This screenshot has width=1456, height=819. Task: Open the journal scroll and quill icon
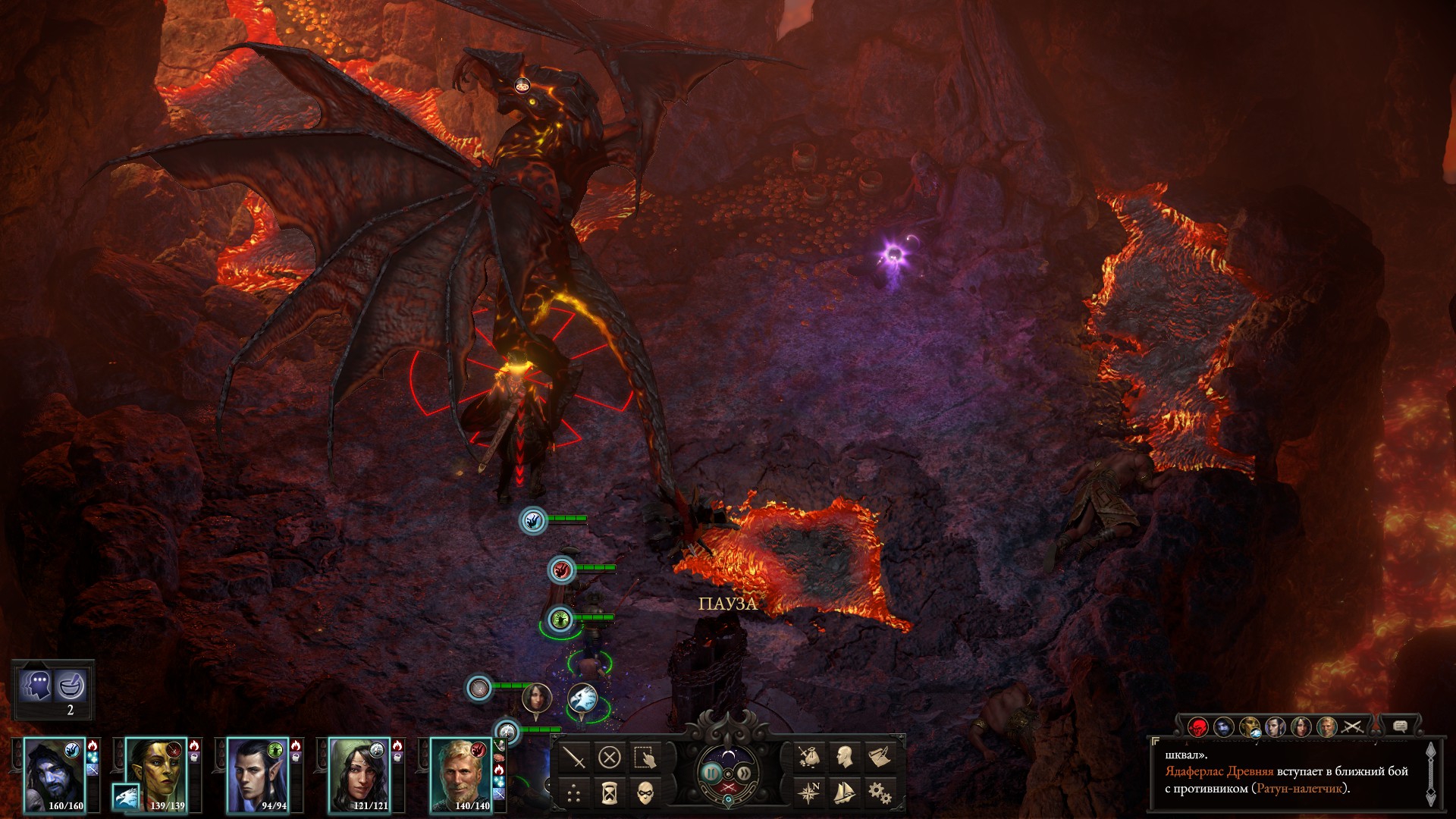(x=879, y=757)
